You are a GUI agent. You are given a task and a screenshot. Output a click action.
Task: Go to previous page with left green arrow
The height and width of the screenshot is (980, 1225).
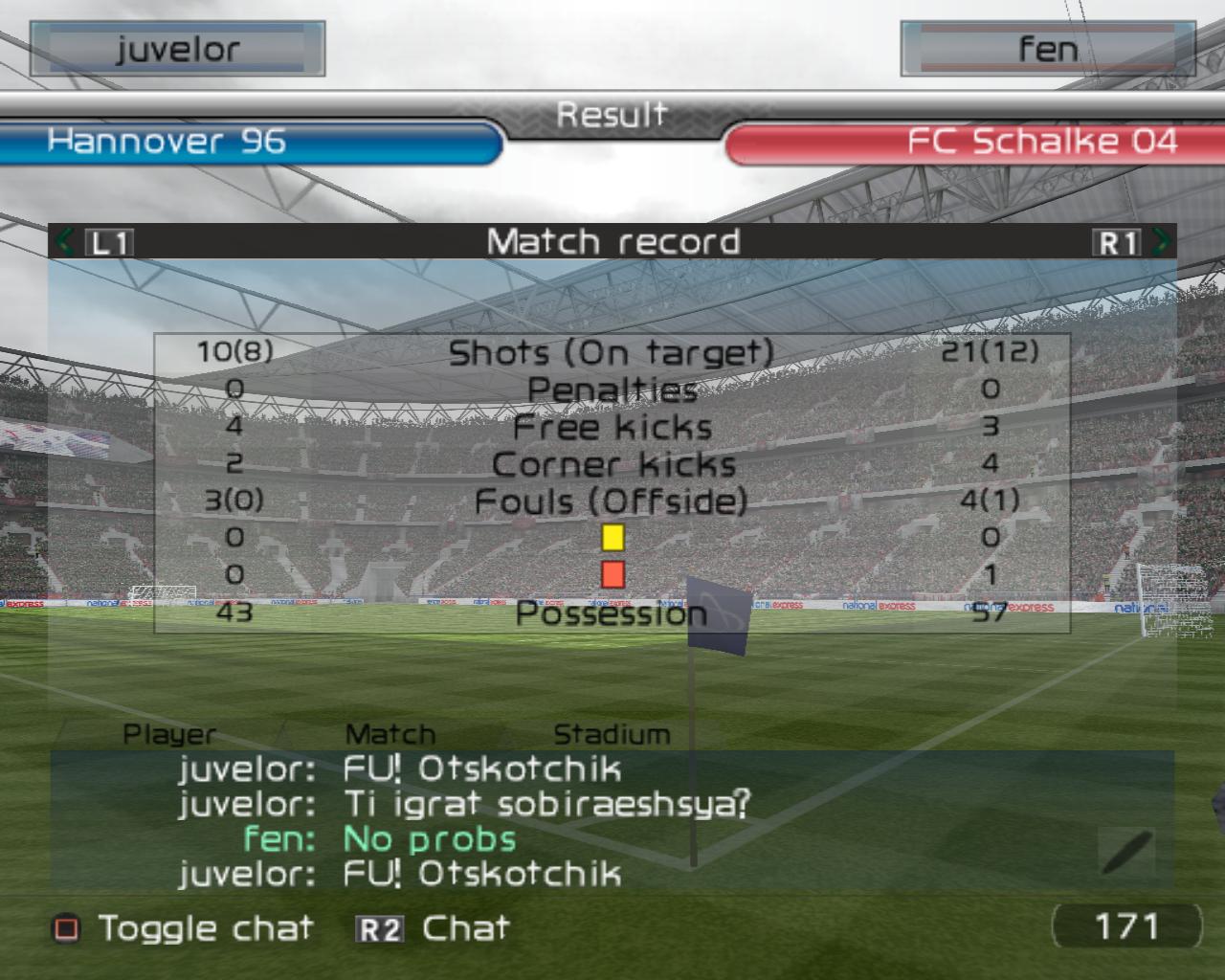[64, 241]
